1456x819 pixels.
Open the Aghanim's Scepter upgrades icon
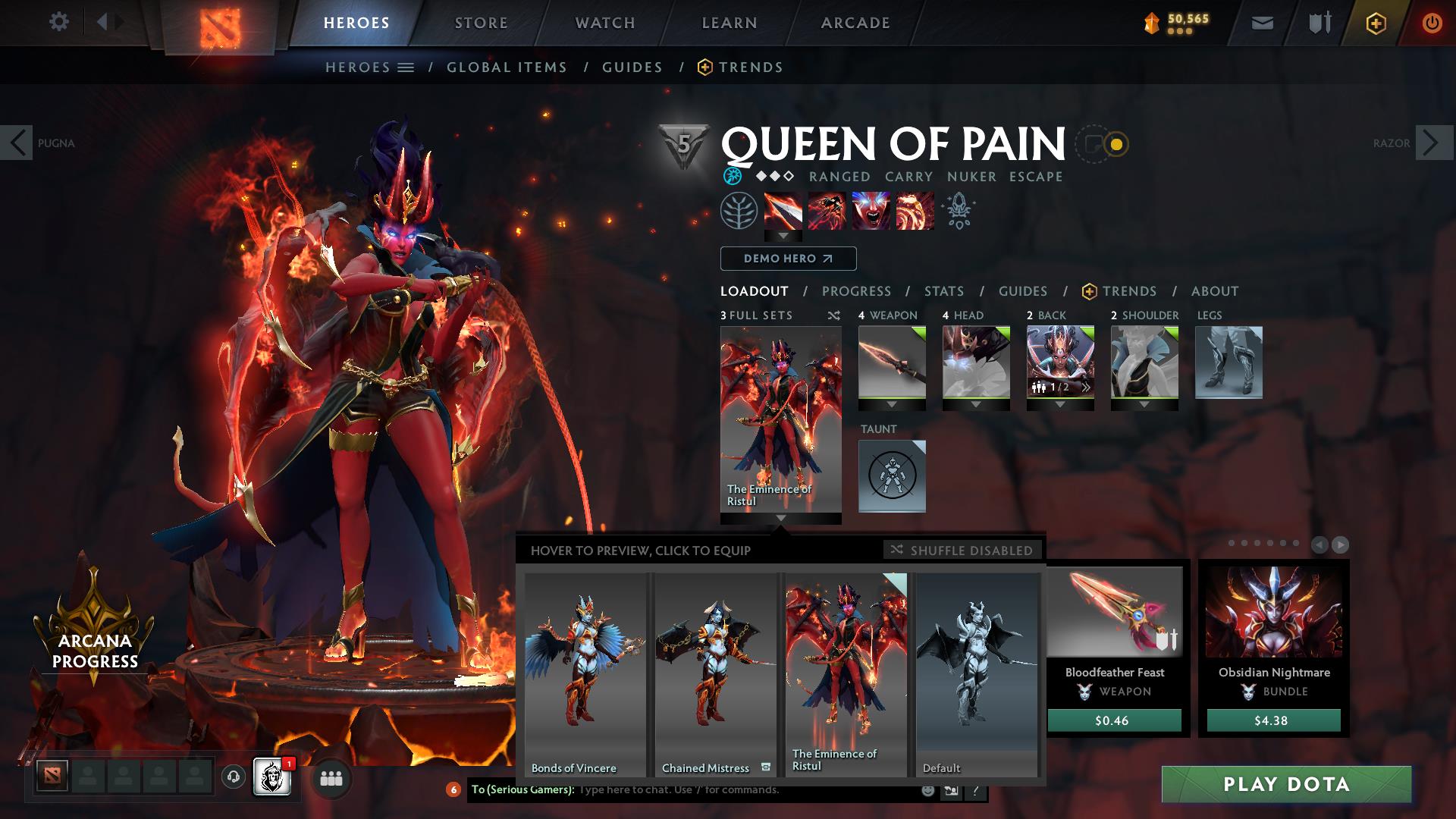click(x=957, y=212)
